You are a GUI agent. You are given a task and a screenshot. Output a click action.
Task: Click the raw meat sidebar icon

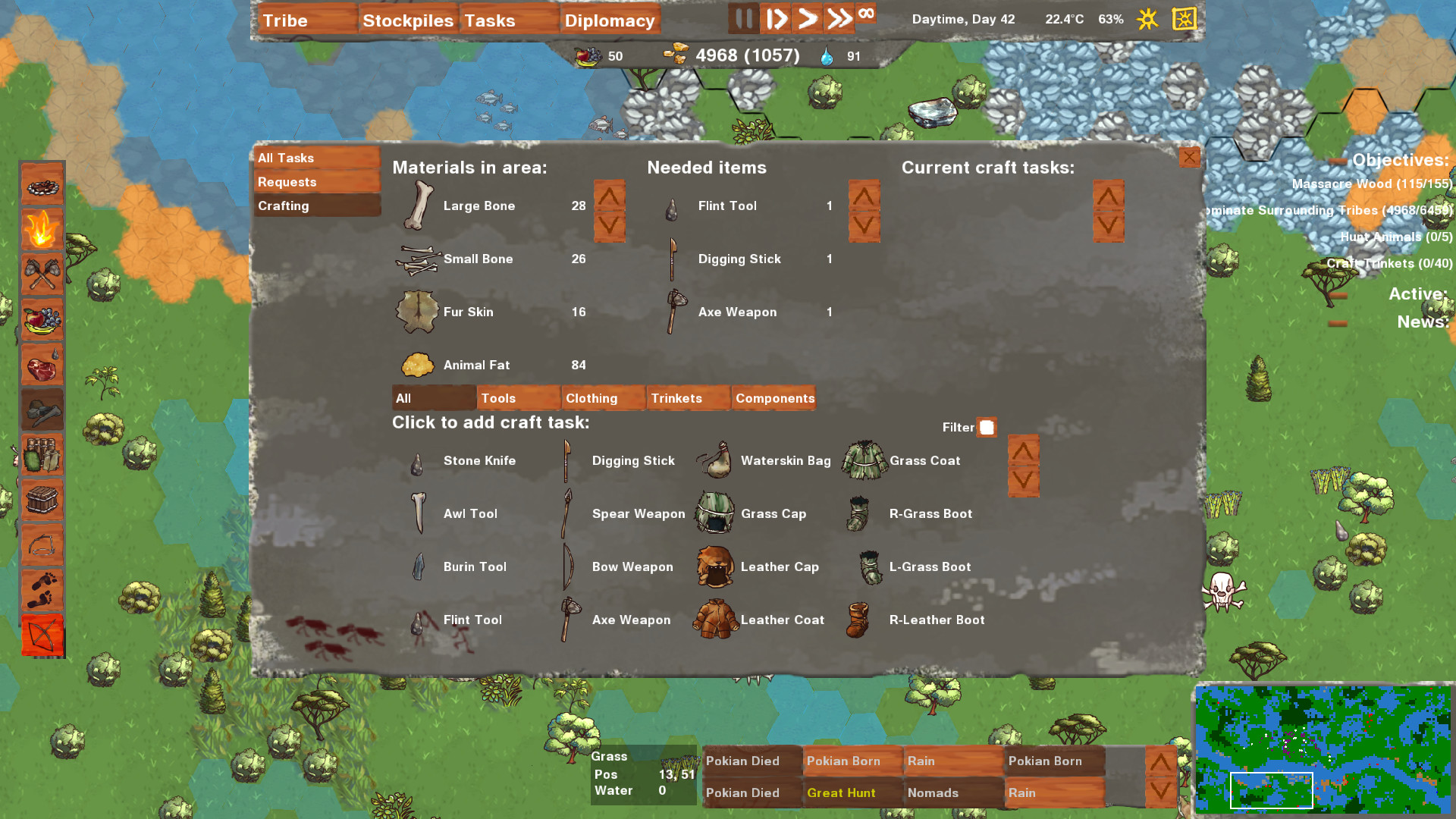coord(42,366)
